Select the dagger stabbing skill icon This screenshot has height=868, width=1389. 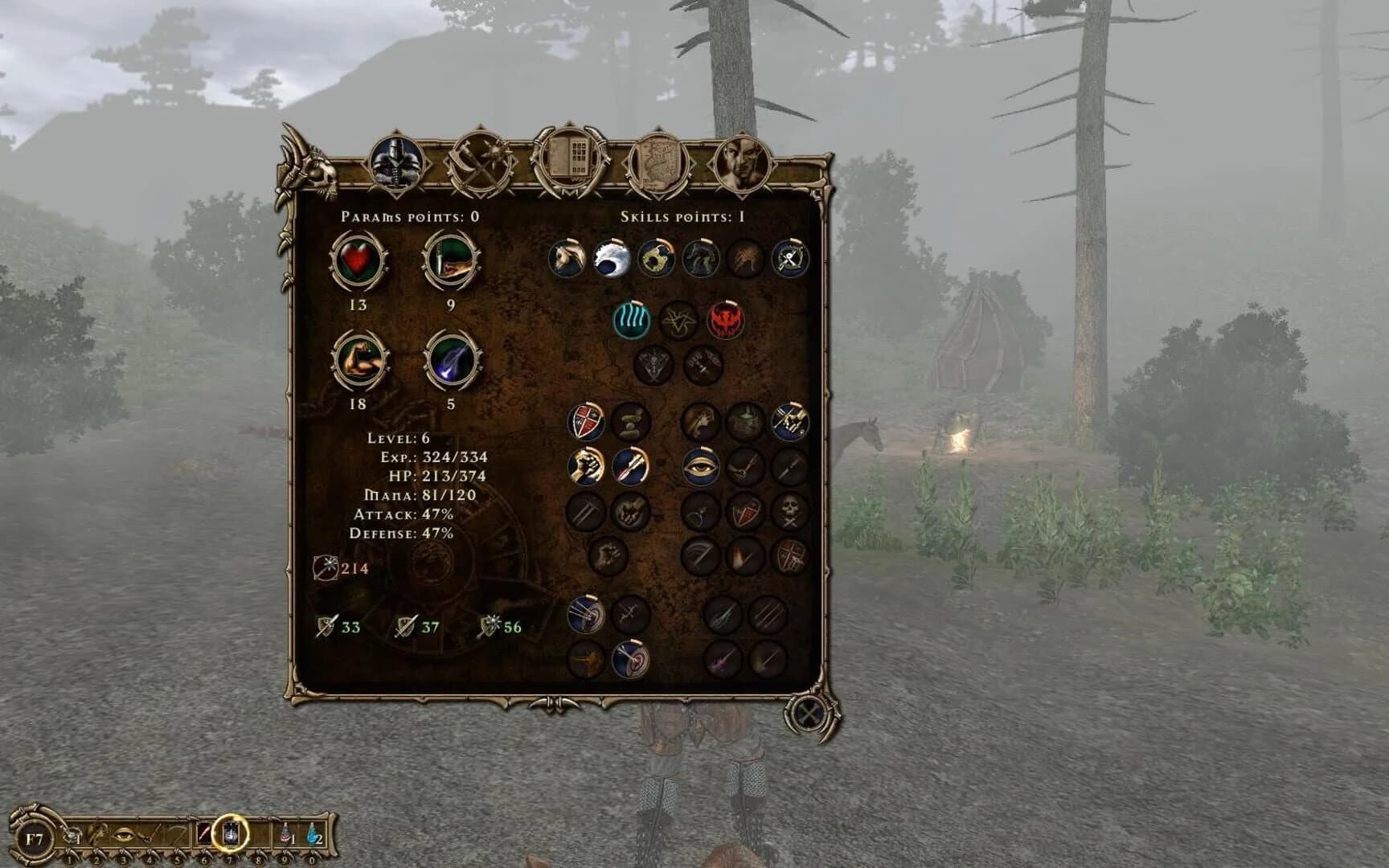pyautogui.click(x=631, y=468)
